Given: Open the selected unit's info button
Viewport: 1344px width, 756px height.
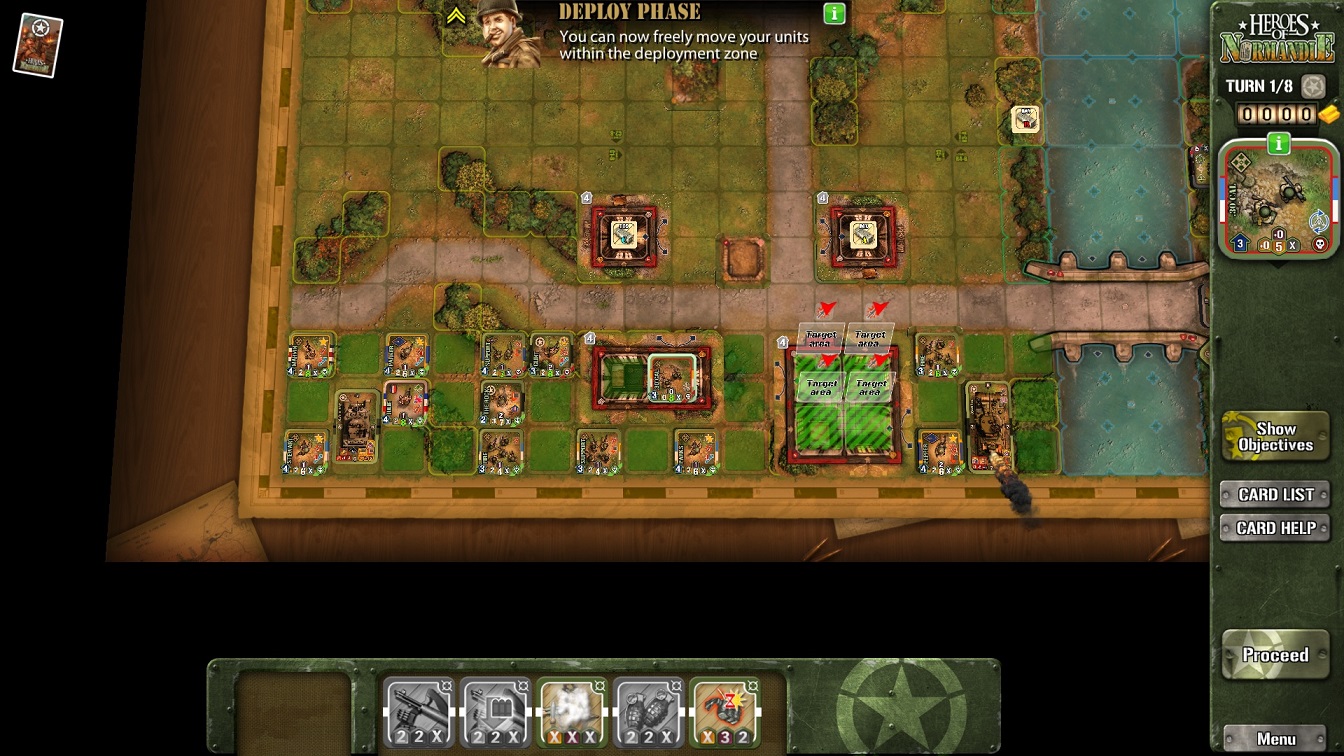Looking at the screenshot, I should [x=1278, y=144].
